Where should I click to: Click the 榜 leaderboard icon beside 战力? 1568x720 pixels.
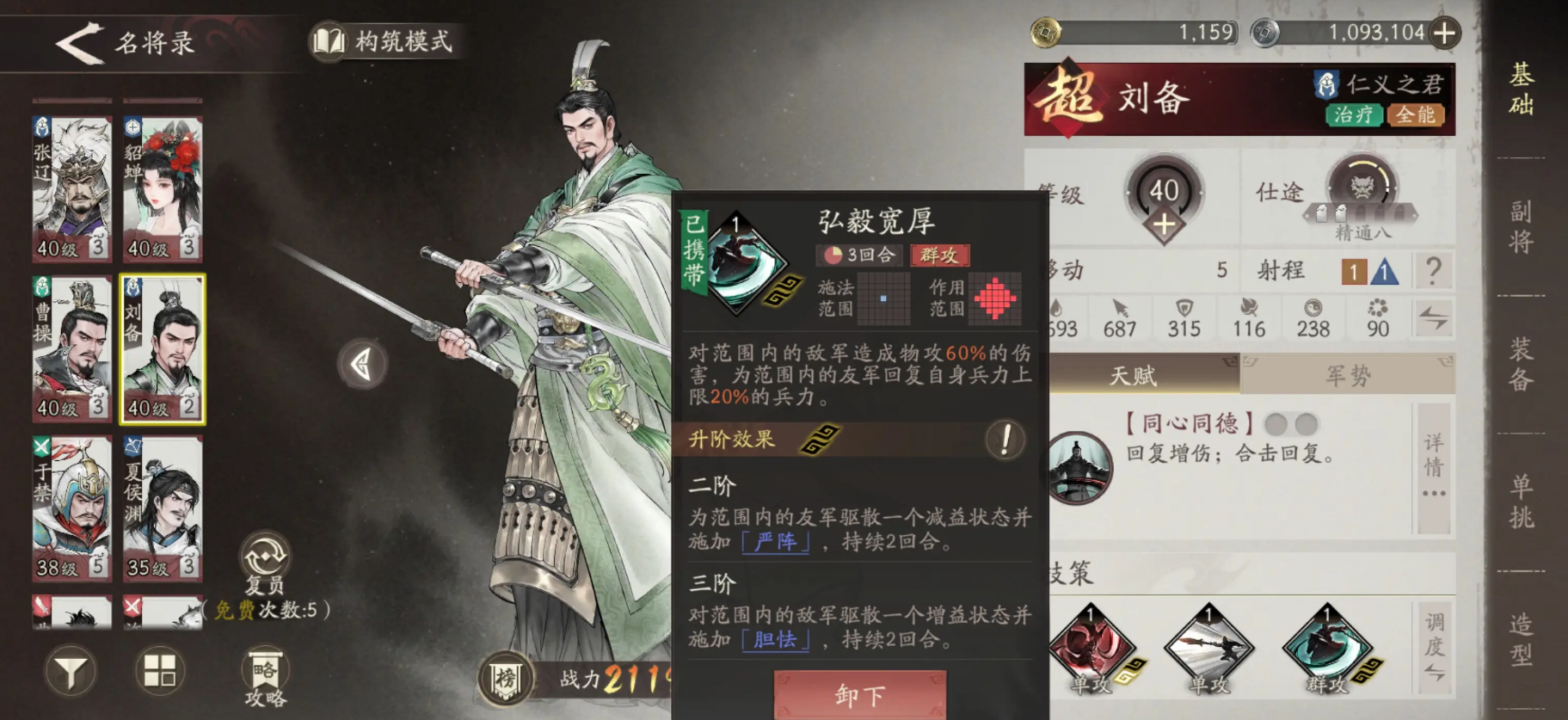coord(505,676)
